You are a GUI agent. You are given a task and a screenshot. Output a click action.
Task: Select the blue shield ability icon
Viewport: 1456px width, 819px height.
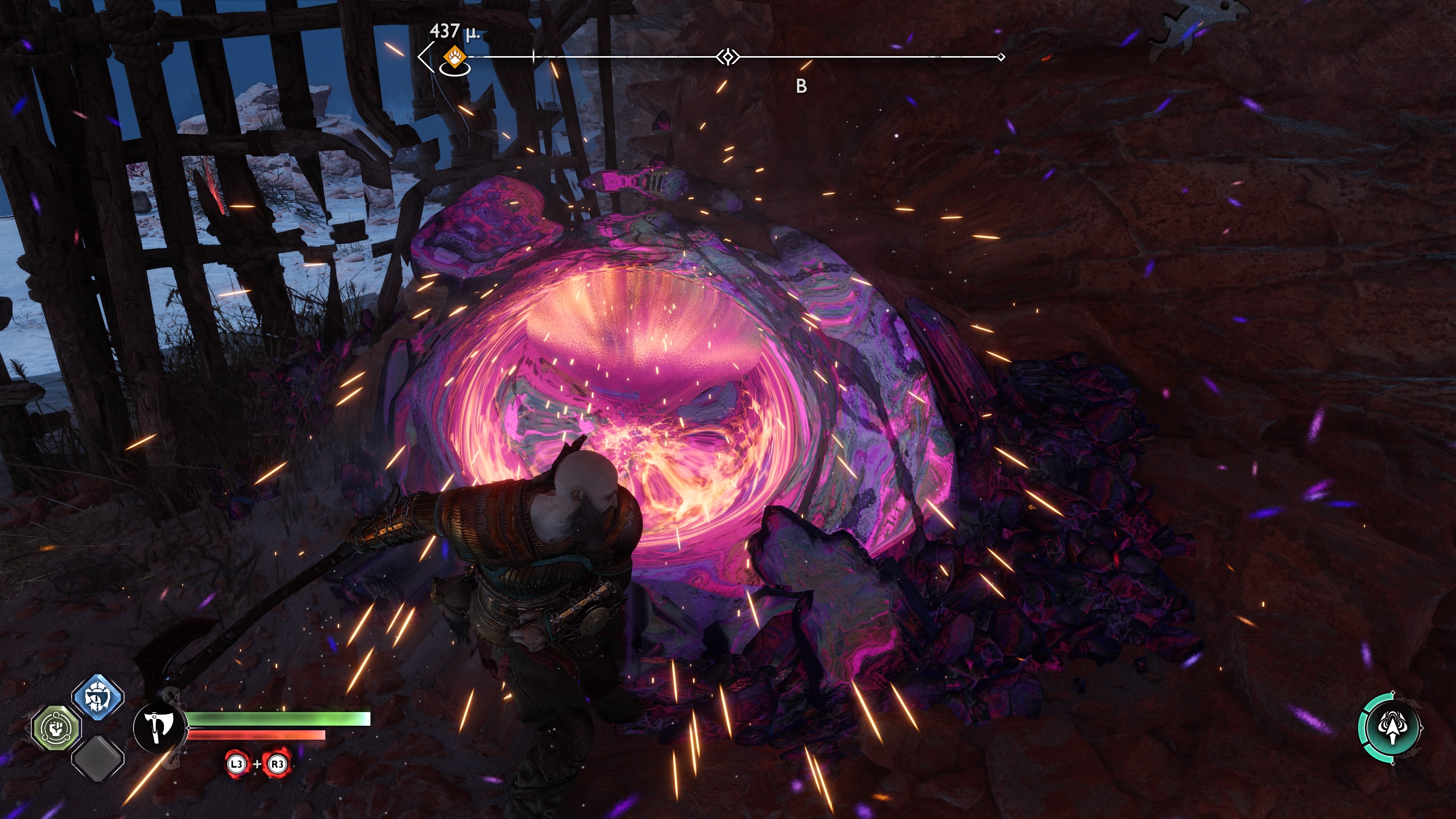[98, 697]
